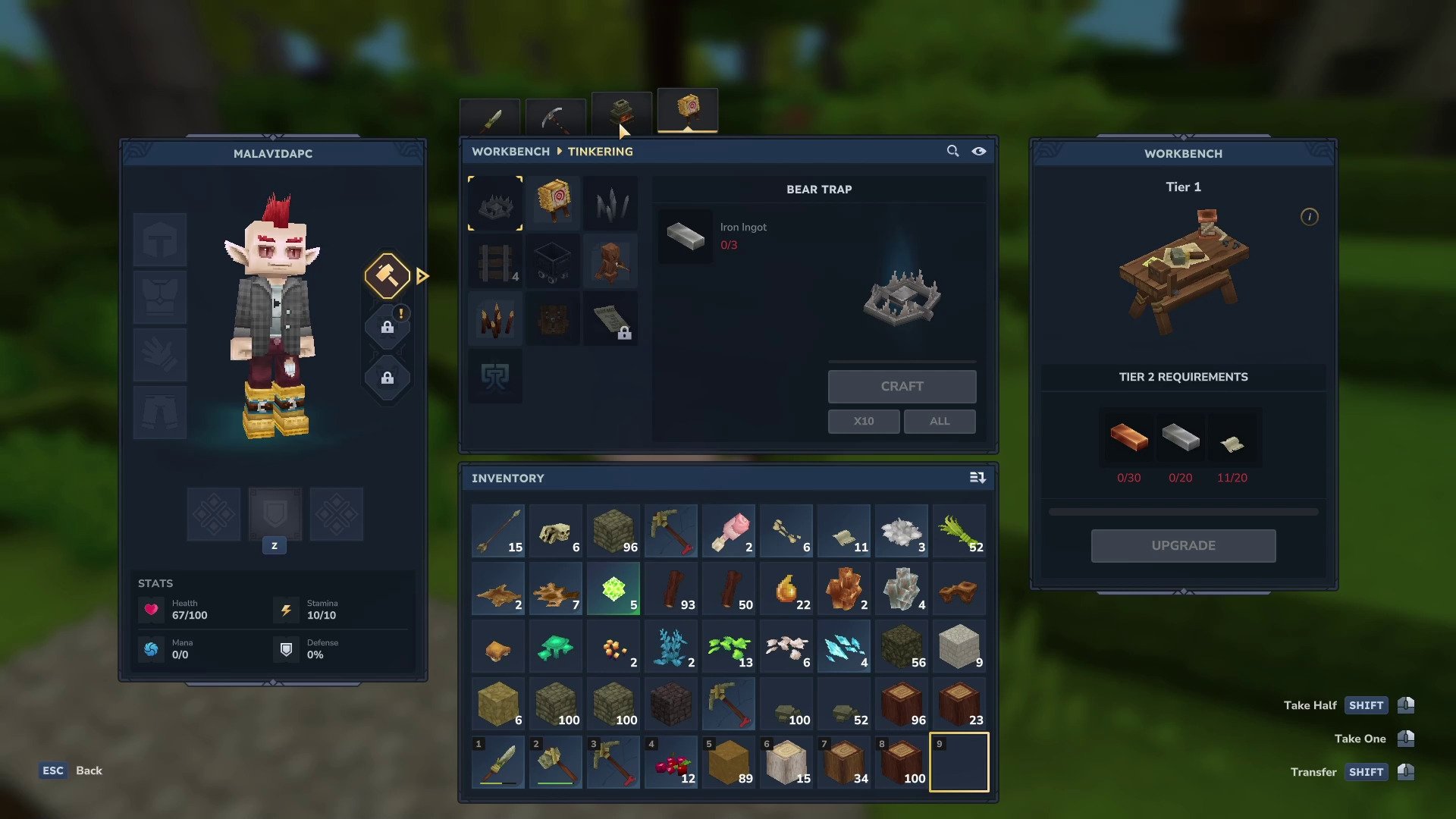Craft ALL bear traps
This screenshot has width=1456, height=819.
[940, 422]
